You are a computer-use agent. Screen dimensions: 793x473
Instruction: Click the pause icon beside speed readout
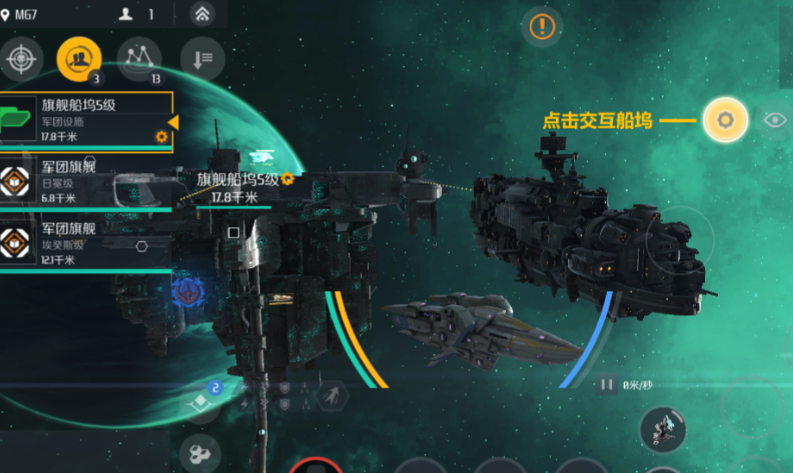(x=606, y=384)
